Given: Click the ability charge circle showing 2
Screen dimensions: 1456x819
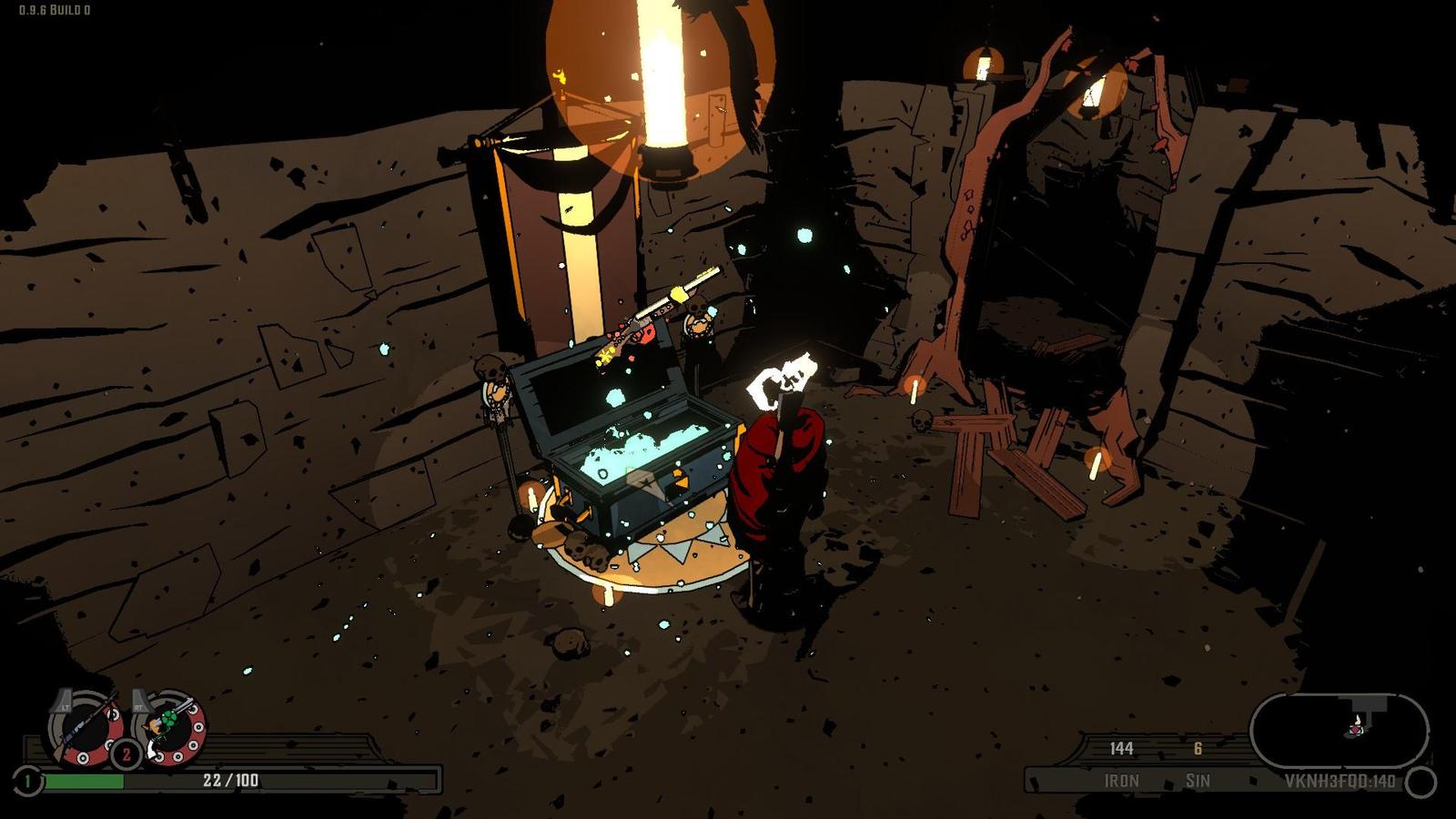Looking at the screenshot, I should (126, 754).
